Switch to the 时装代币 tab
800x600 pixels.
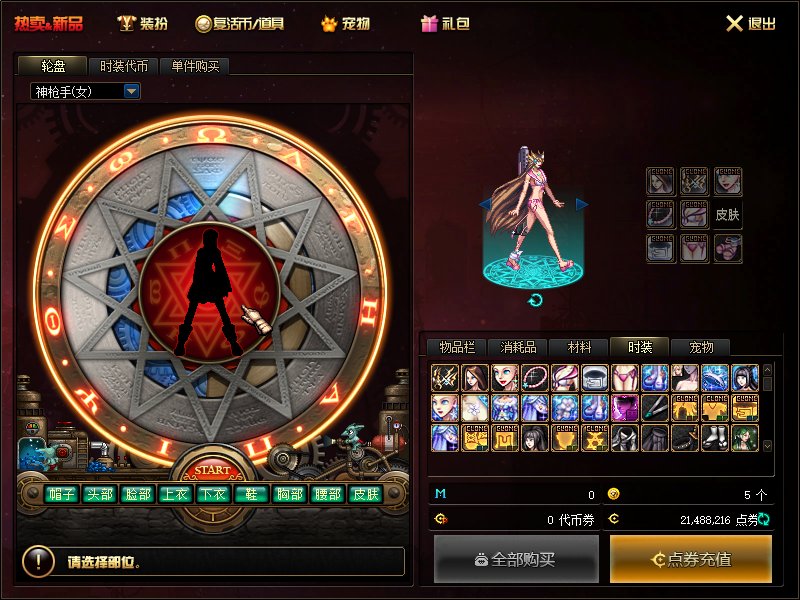click(x=124, y=67)
